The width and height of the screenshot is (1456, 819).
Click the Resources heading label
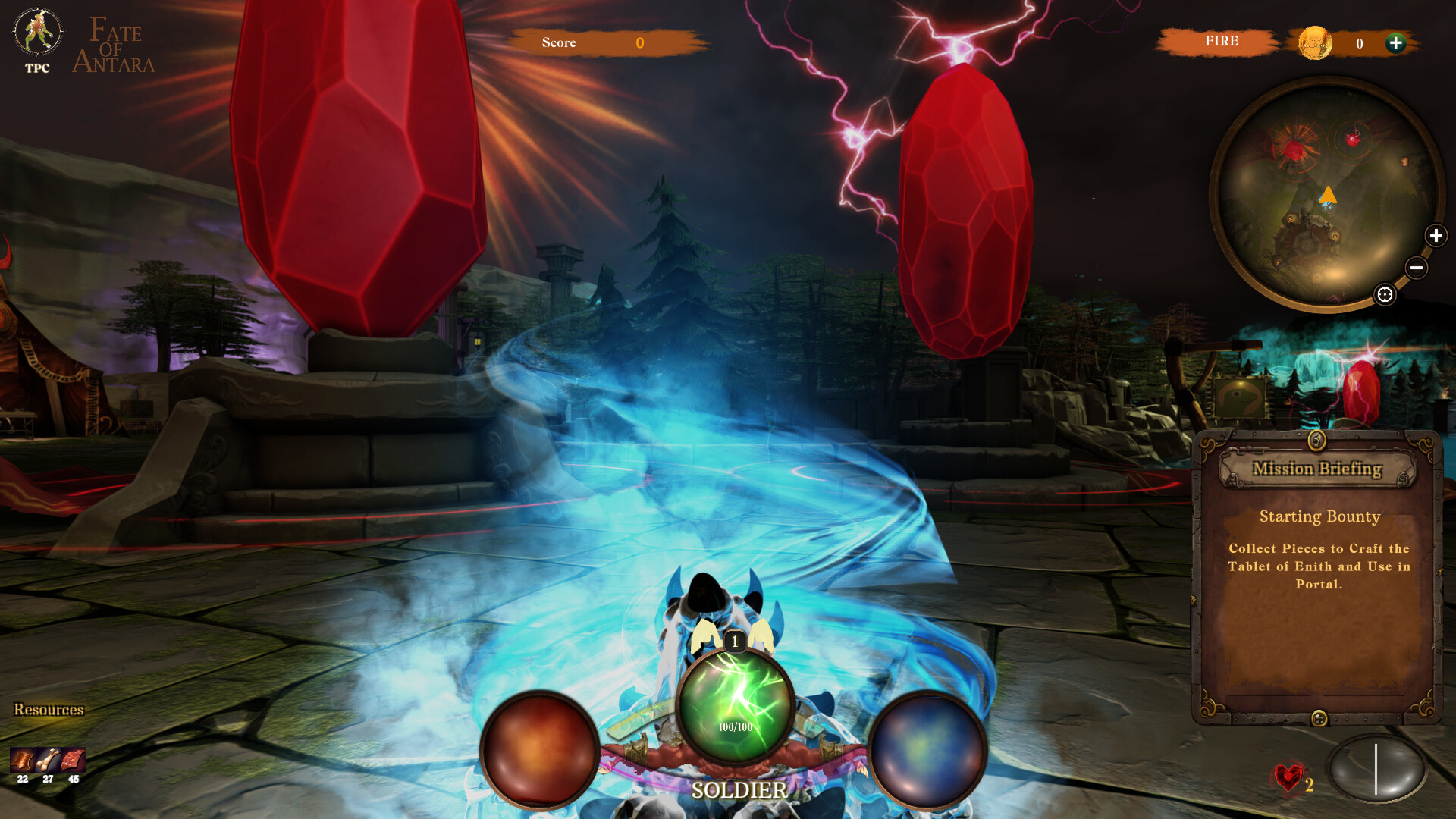(49, 710)
